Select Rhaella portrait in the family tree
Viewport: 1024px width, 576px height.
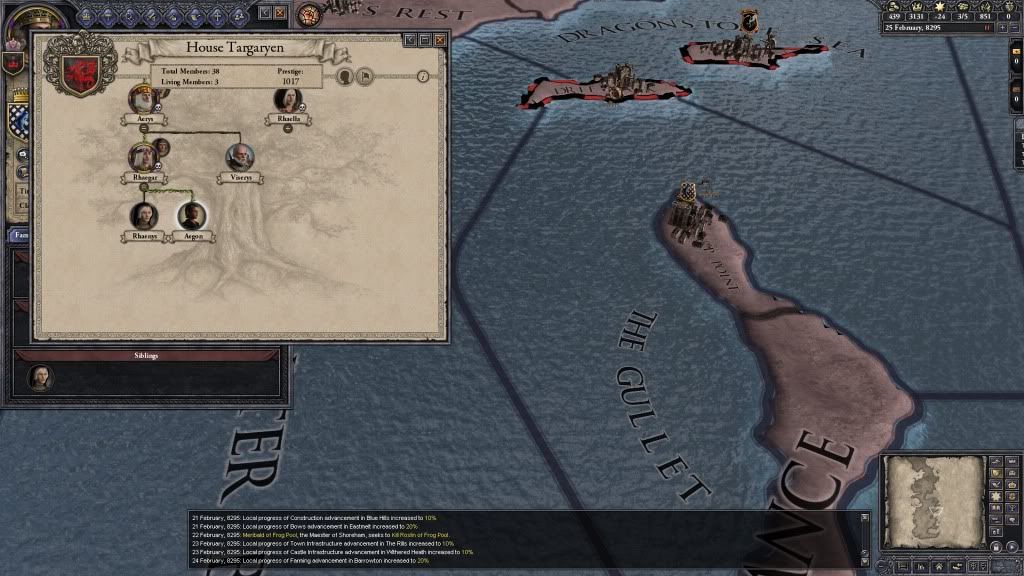288,98
